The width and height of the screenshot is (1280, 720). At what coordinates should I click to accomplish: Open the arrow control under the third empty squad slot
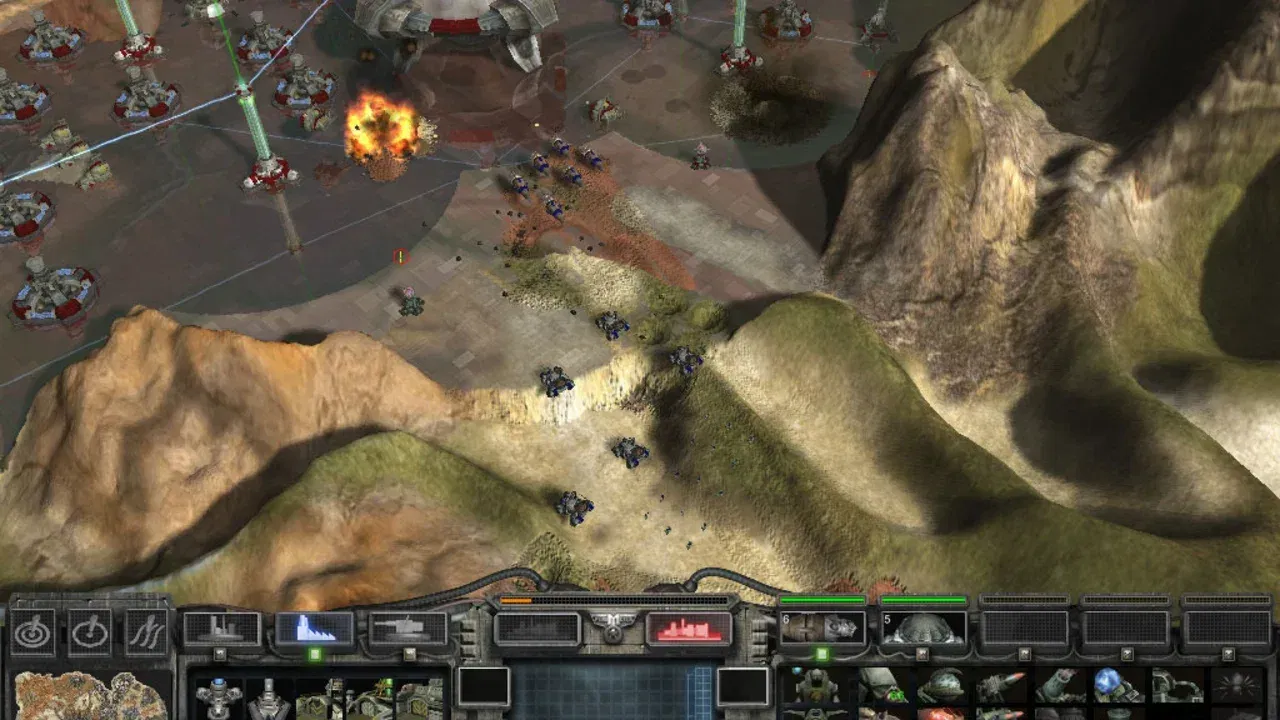click(x=1024, y=653)
